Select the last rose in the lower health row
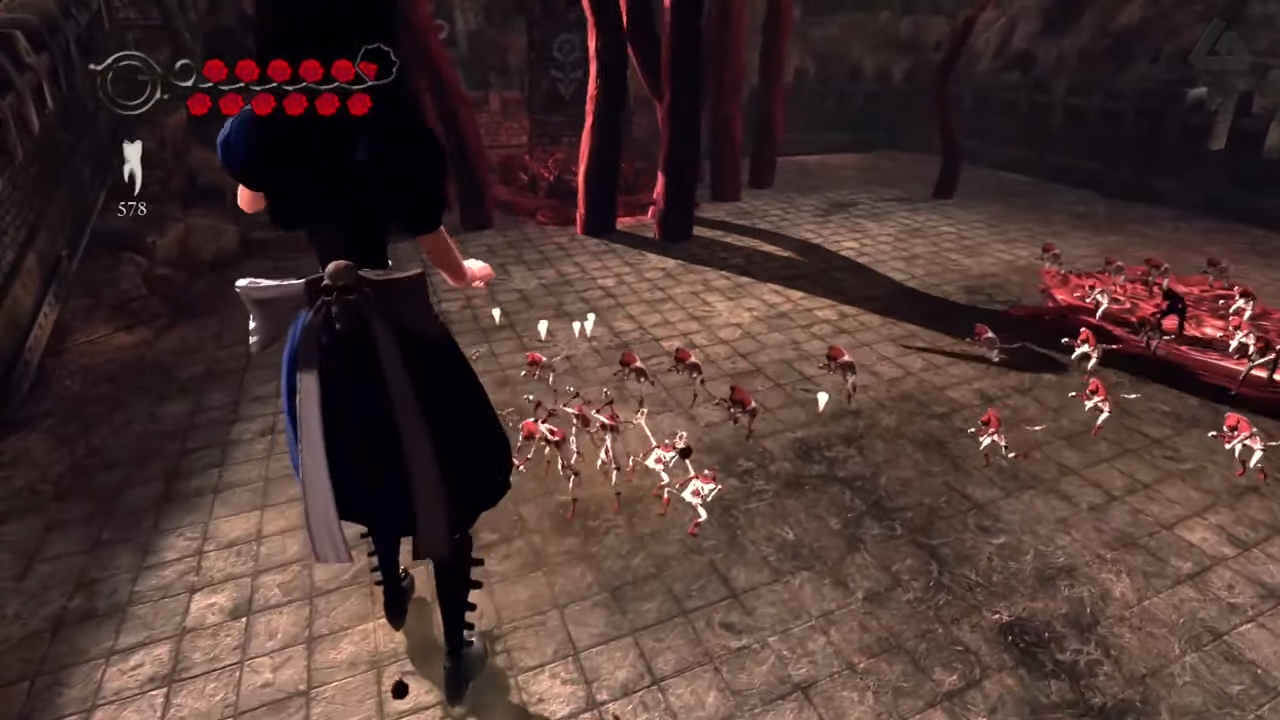The height and width of the screenshot is (720, 1280). click(x=360, y=103)
